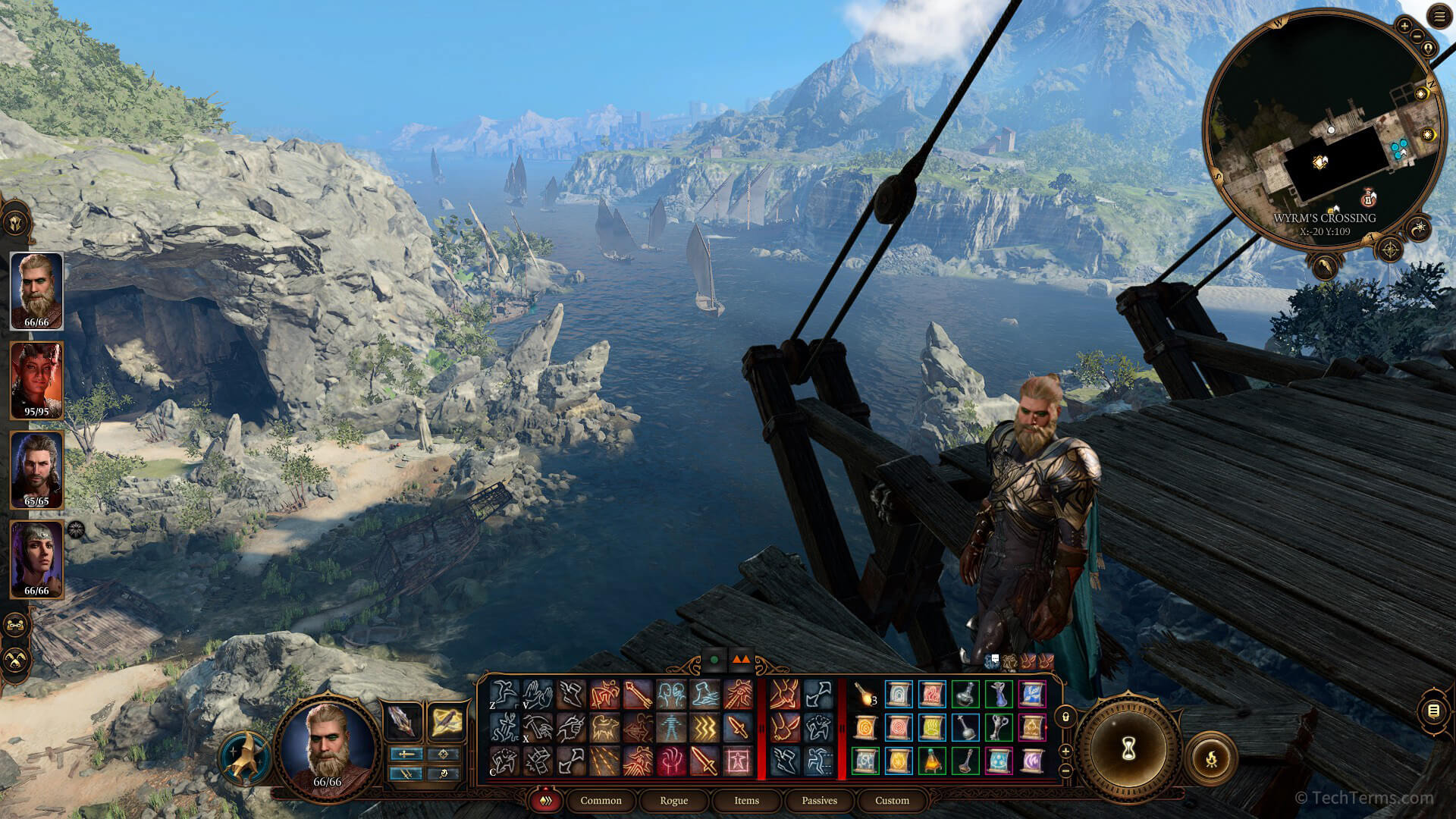Open the hamburger game menu button
This screenshot has height=819, width=1456.
pyautogui.click(x=1439, y=17)
